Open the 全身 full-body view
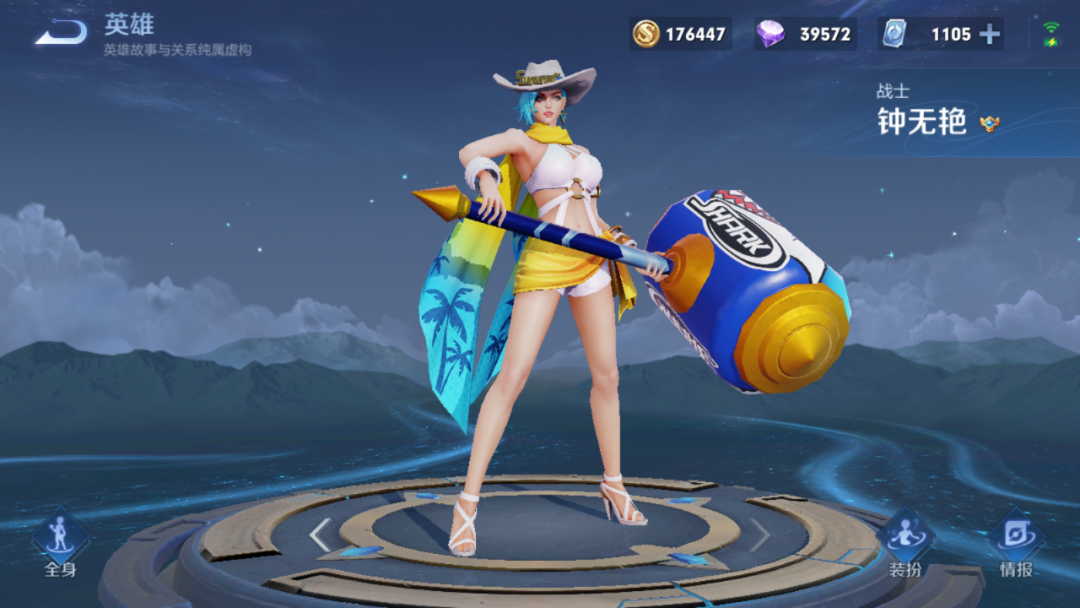This screenshot has height=608, width=1080. tap(60, 543)
